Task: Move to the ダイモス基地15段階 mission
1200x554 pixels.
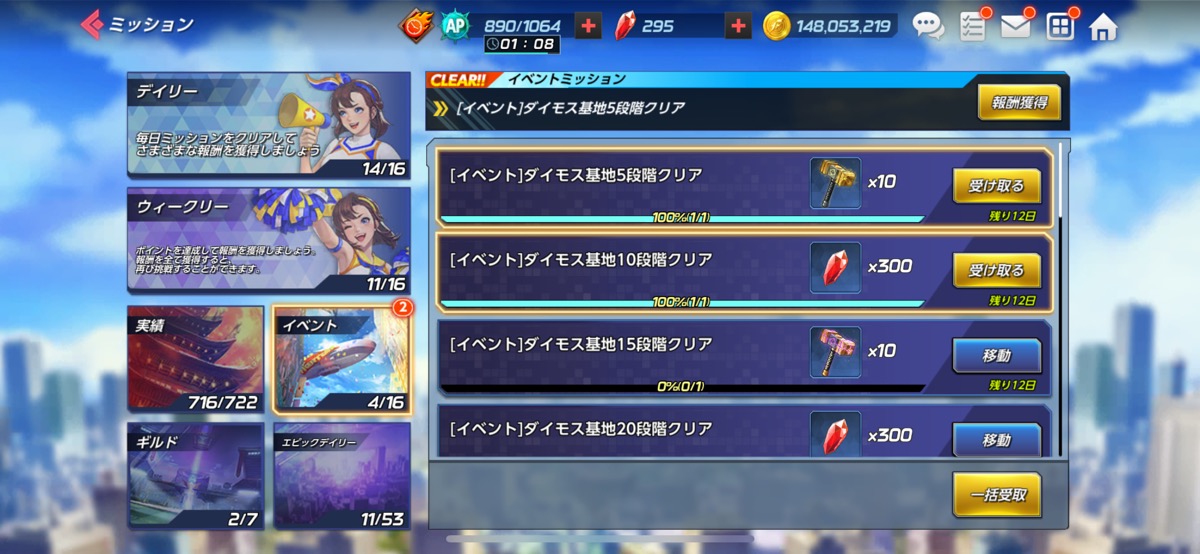Action: tap(996, 355)
